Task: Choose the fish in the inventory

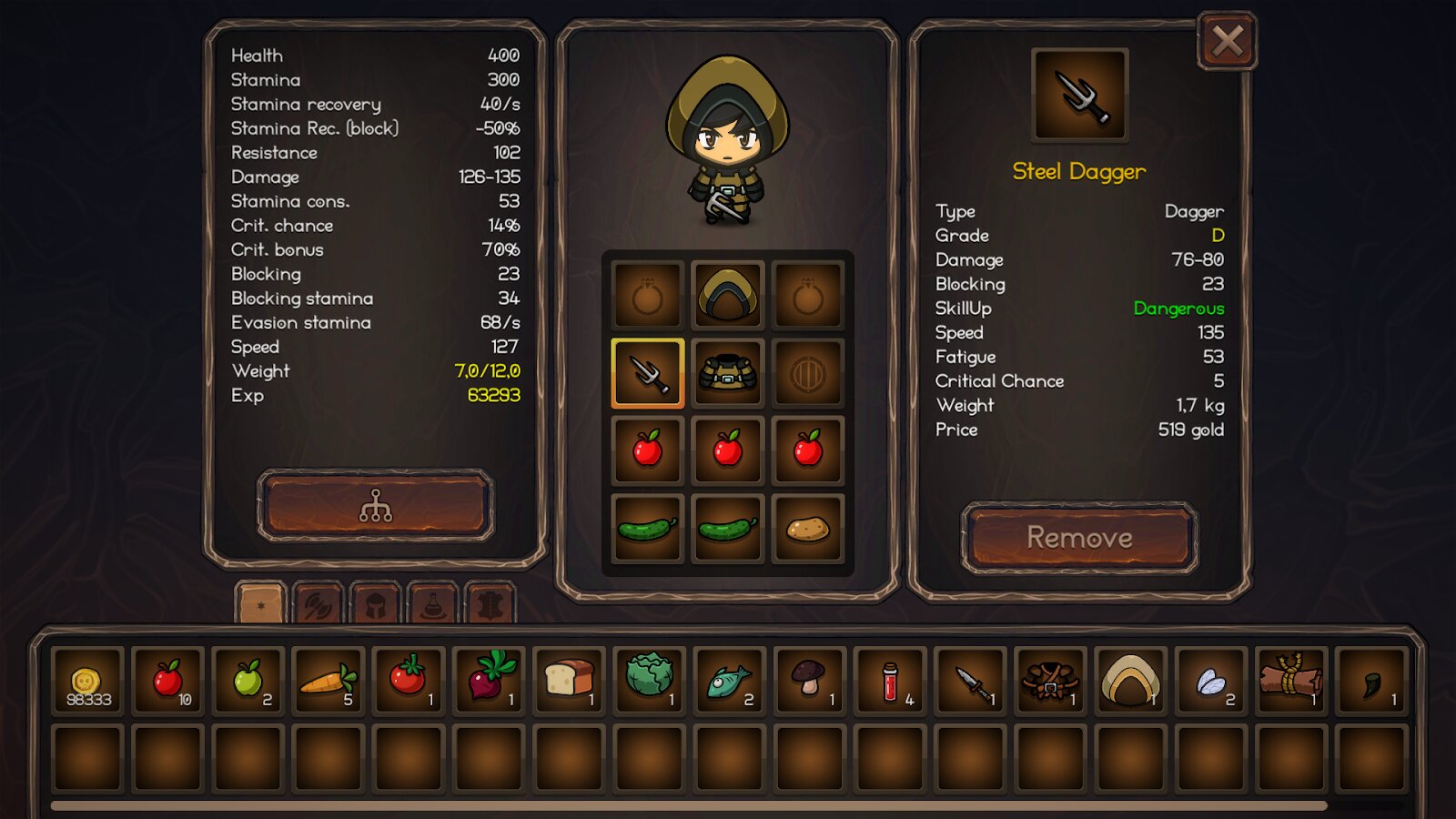Action: (x=729, y=681)
